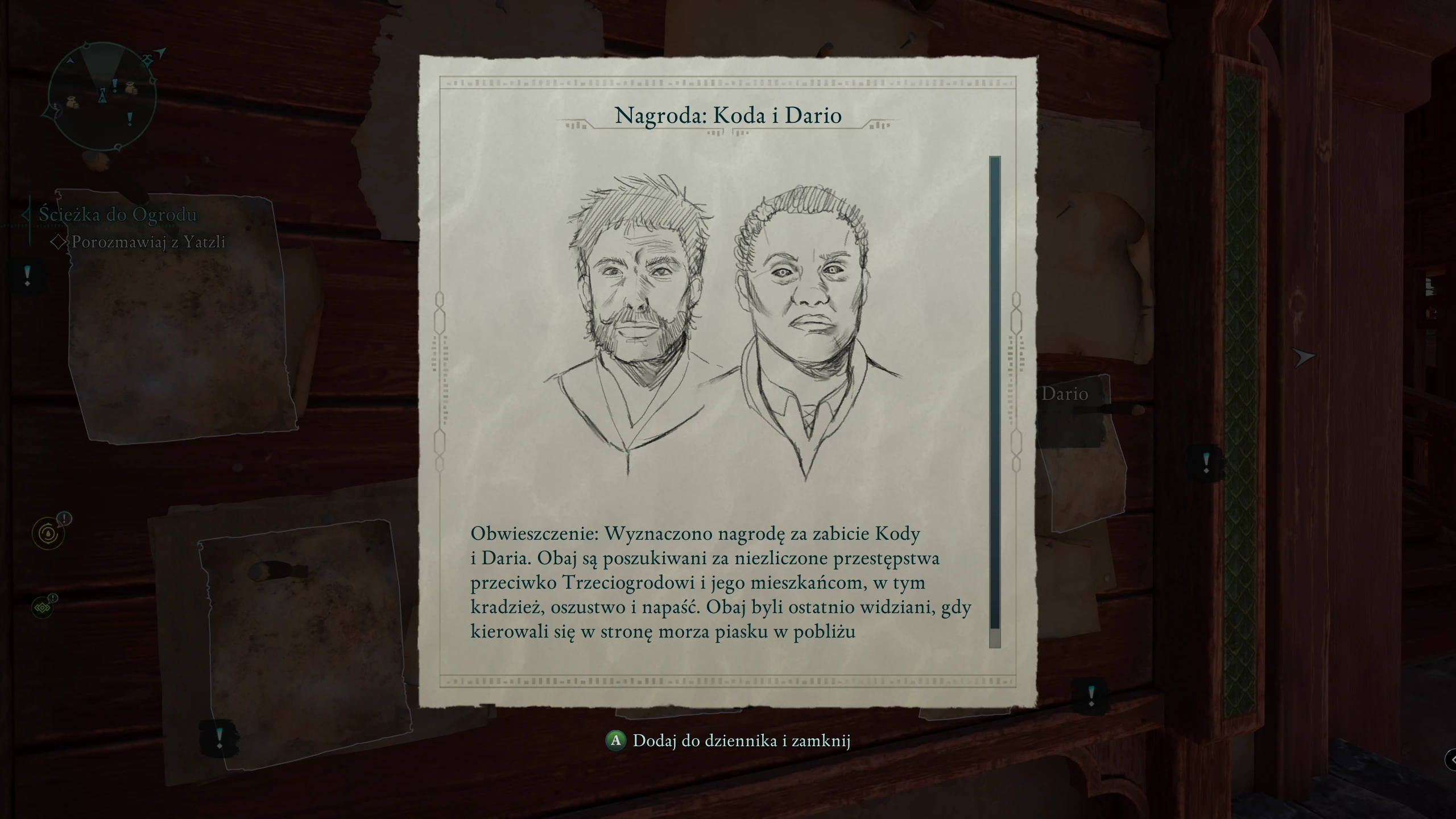
Task: Click the left coin purse marker on the minimap
Action: pyautogui.click(x=72, y=101)
